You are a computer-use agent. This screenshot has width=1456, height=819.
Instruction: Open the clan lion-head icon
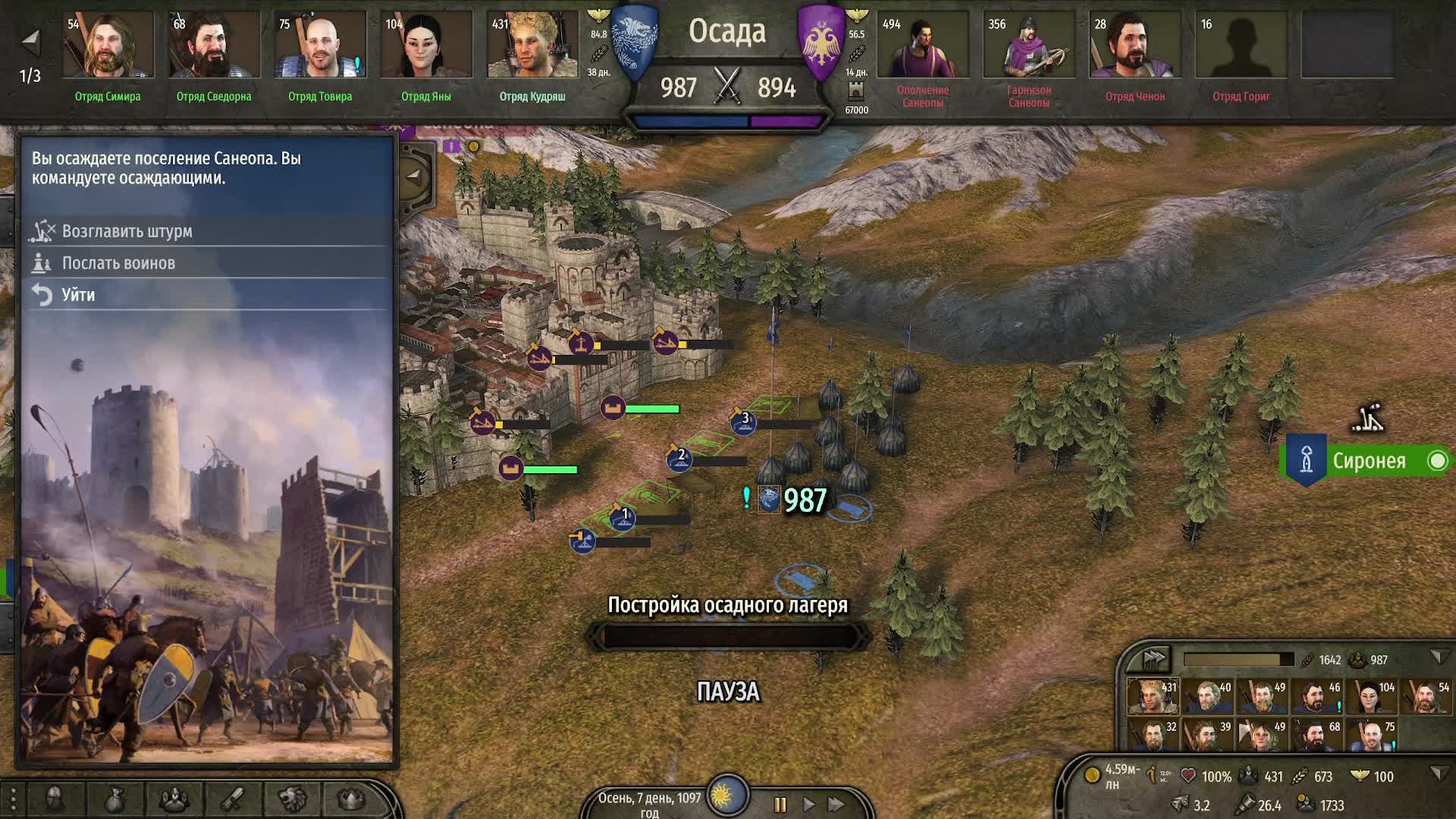click(x=292, y=799)
